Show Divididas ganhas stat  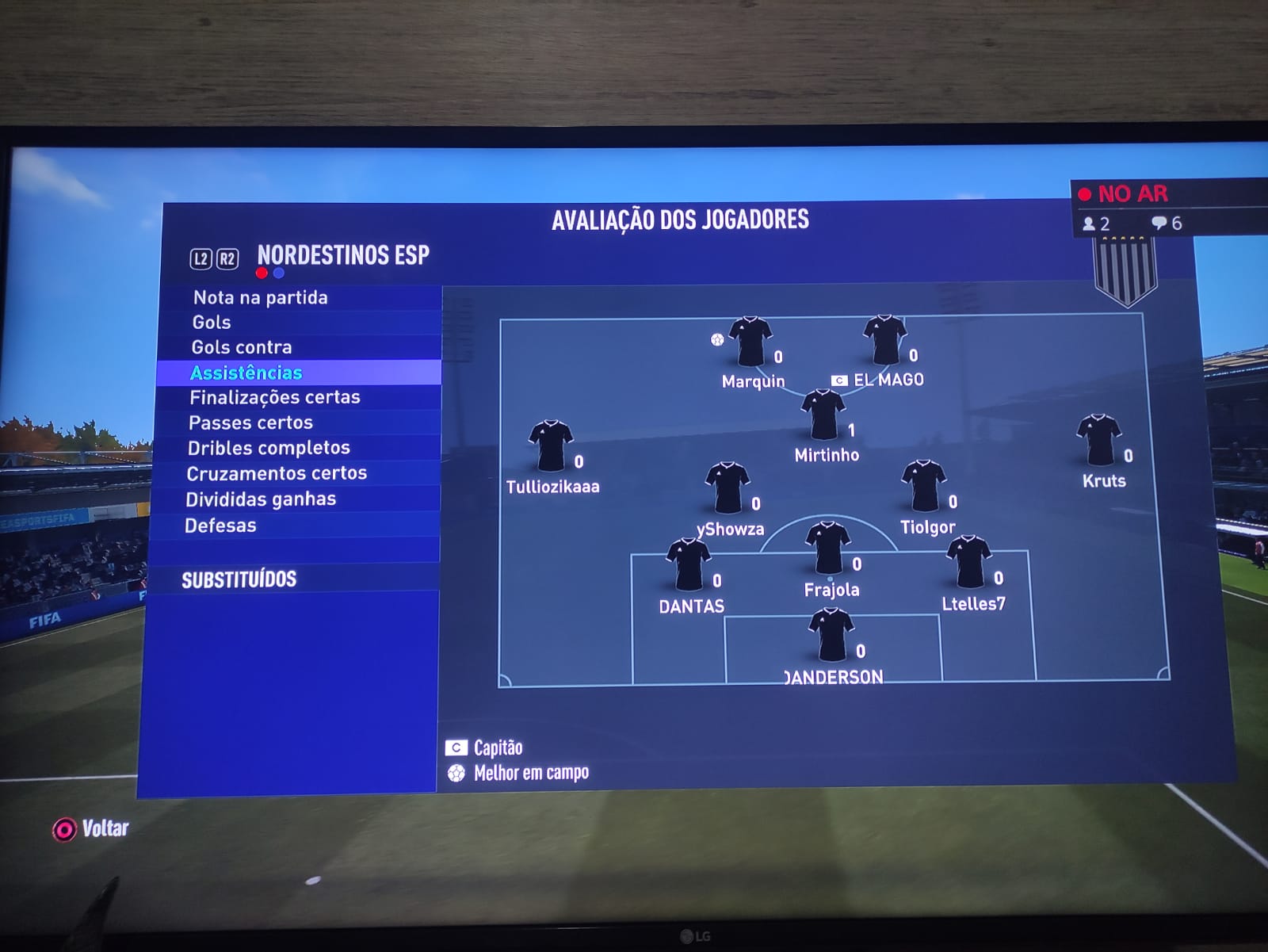tap(261, 499)
